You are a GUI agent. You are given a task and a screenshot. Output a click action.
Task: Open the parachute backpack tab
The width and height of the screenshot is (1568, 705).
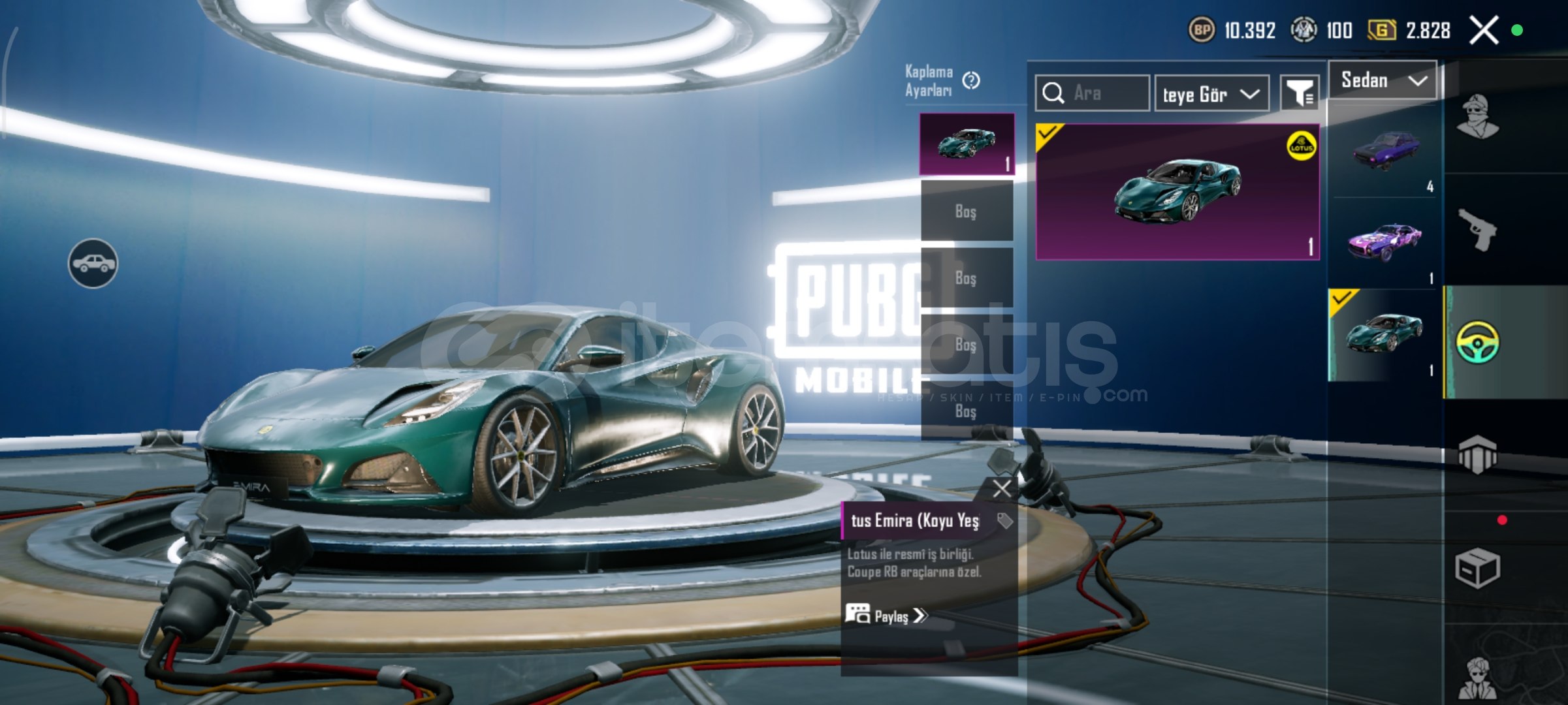click(1478, 454)
